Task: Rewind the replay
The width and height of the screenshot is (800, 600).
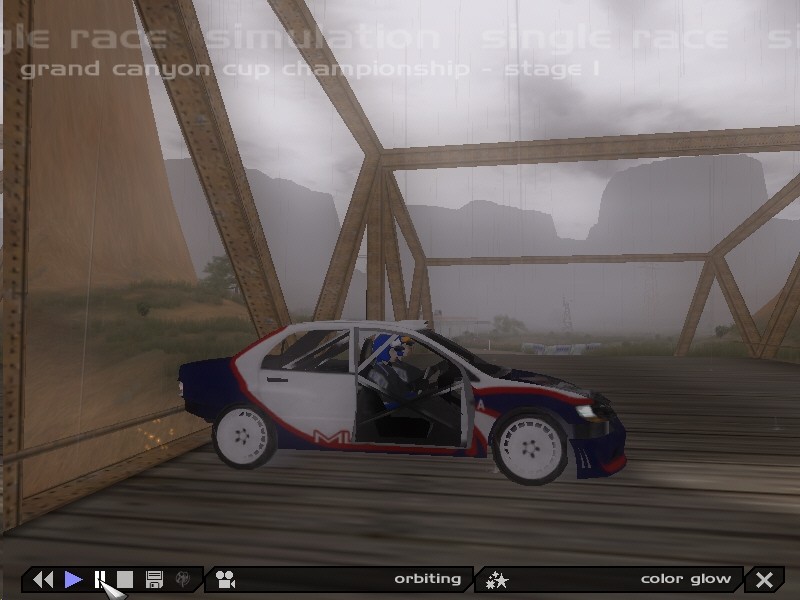Action: (x=43, y=579)
